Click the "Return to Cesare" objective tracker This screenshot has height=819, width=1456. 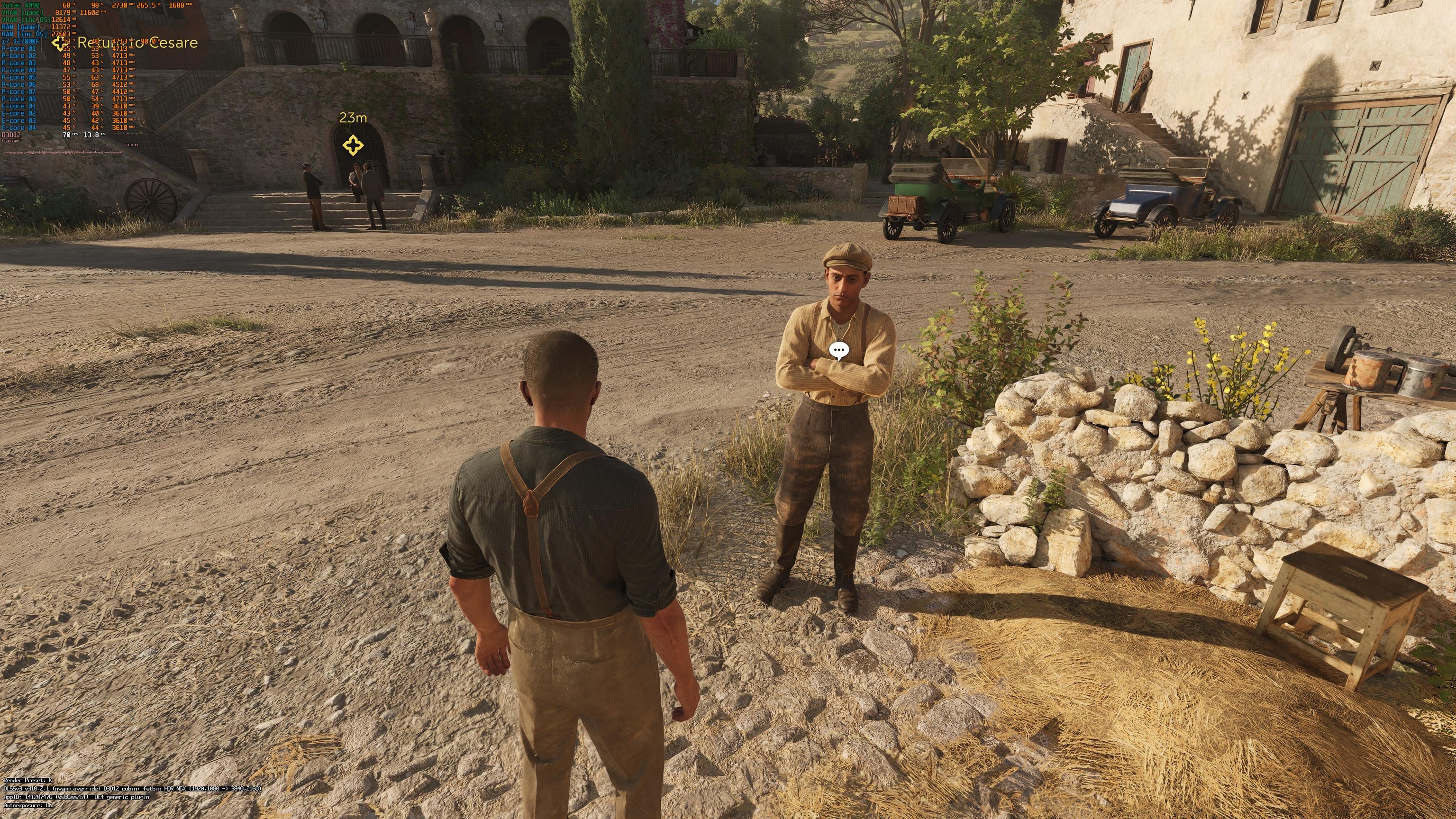137,42
